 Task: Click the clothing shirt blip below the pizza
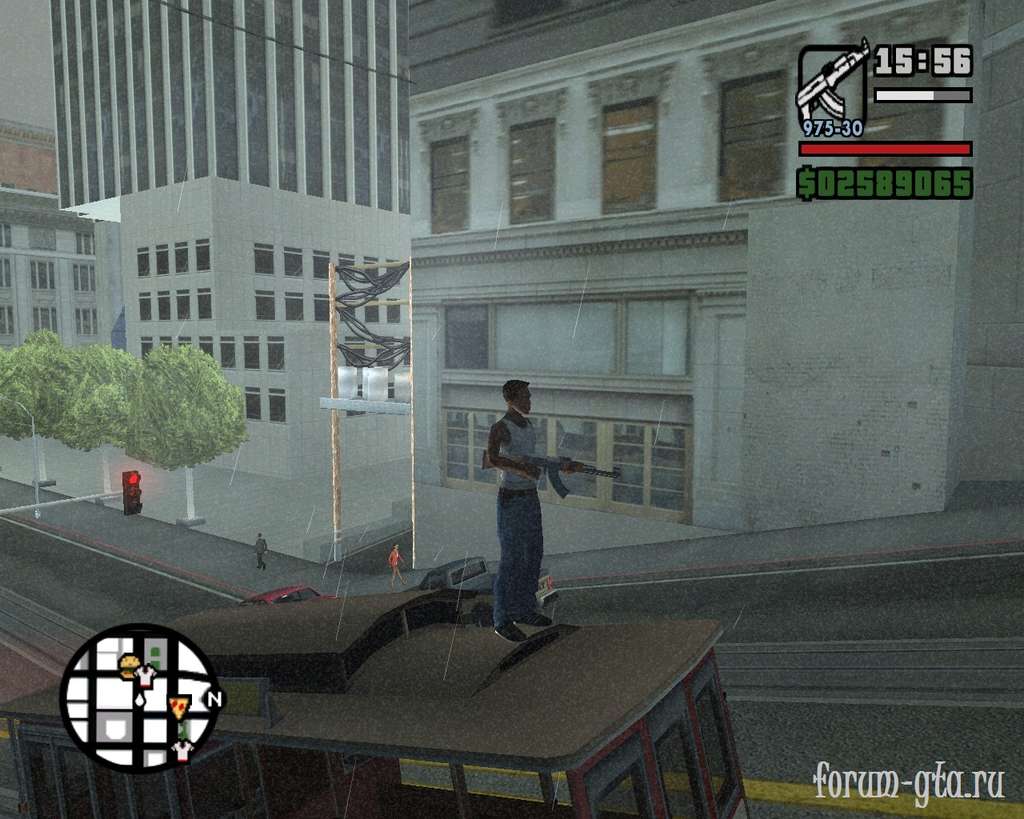[x=181, y=749]
